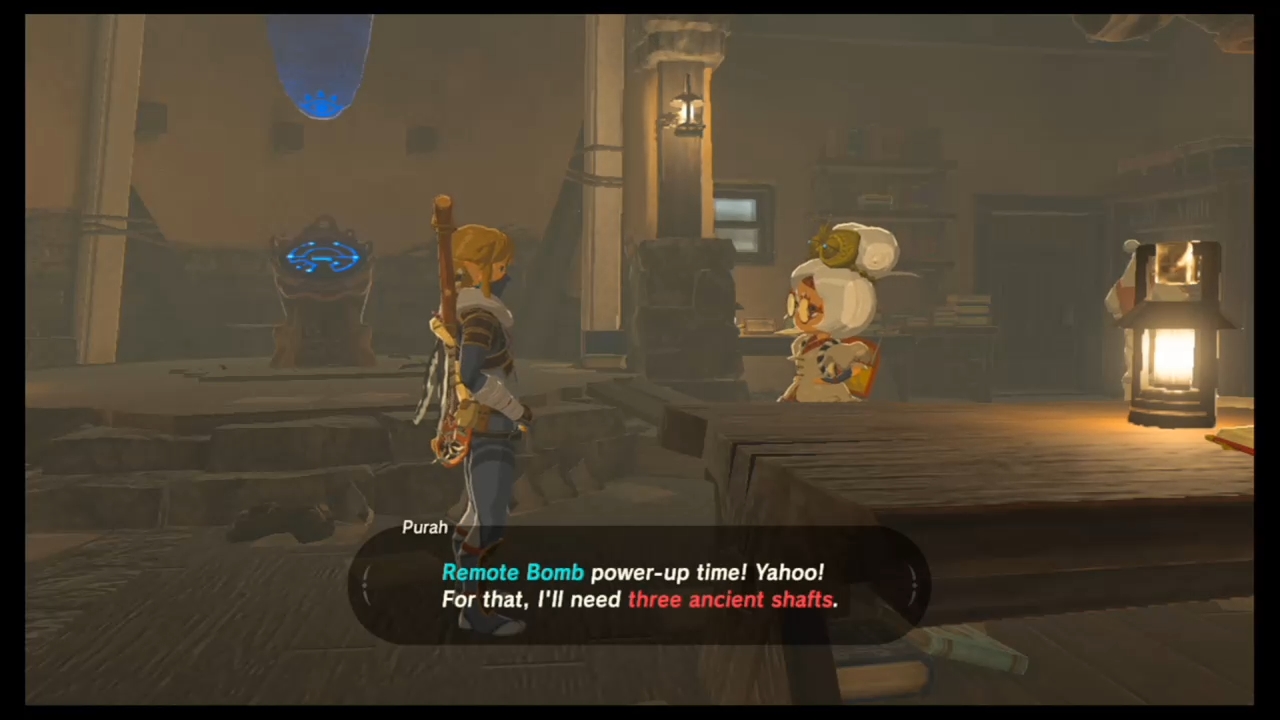Viewport: 1280px width, 720px height.
Task: Click the highlighted Remote Bomb text
Action: point(512,572)
